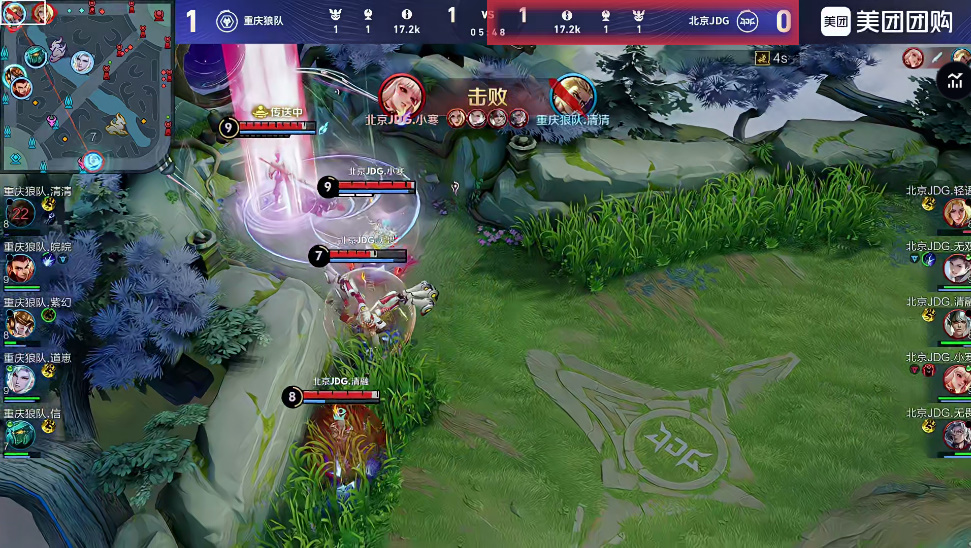Select 北京JDG.无畏 hero portrait

coord(956,433)
